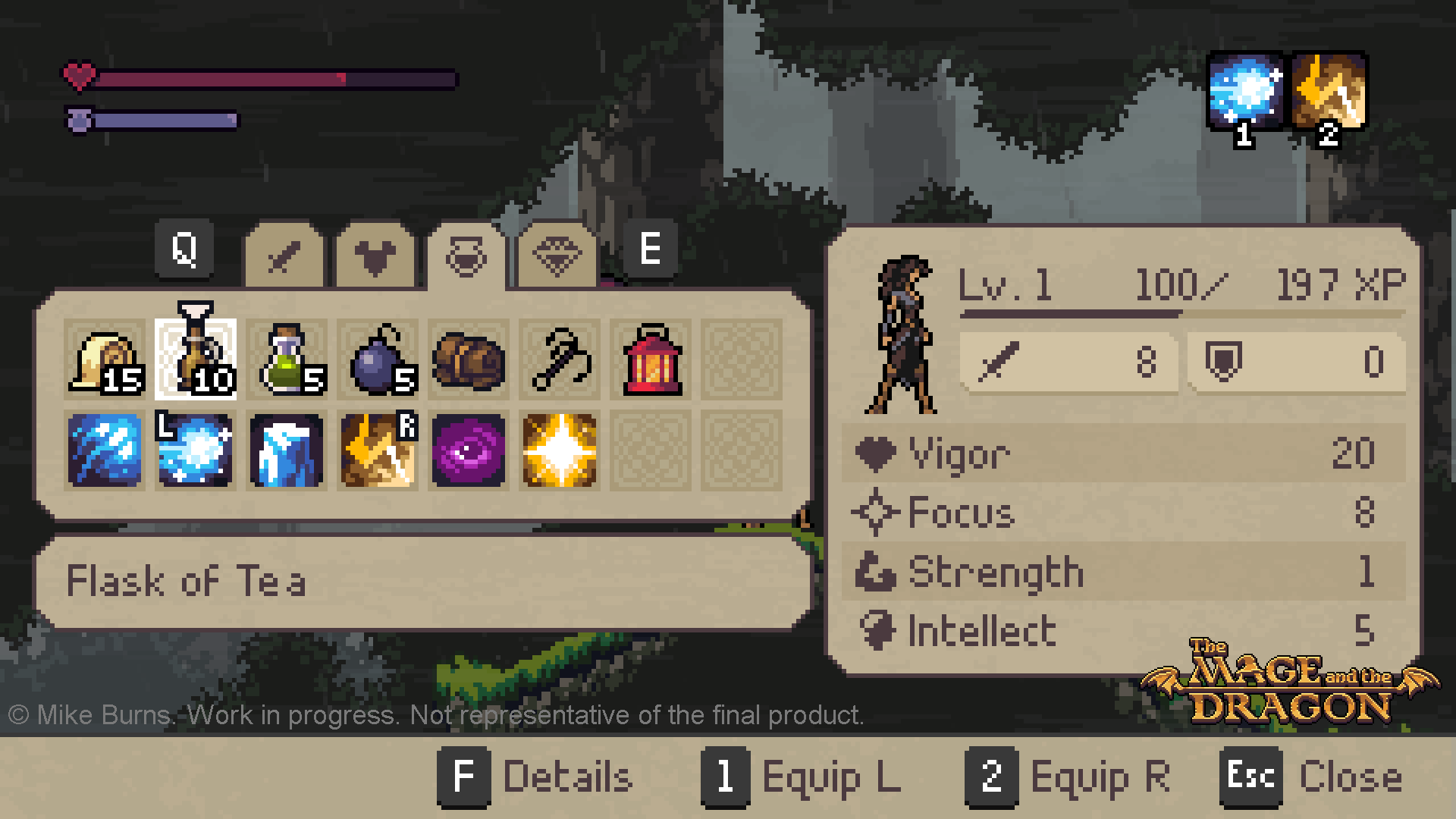1456x819 pixels.
Task: Select the Vigor stat row
Action: point(1122,453)
